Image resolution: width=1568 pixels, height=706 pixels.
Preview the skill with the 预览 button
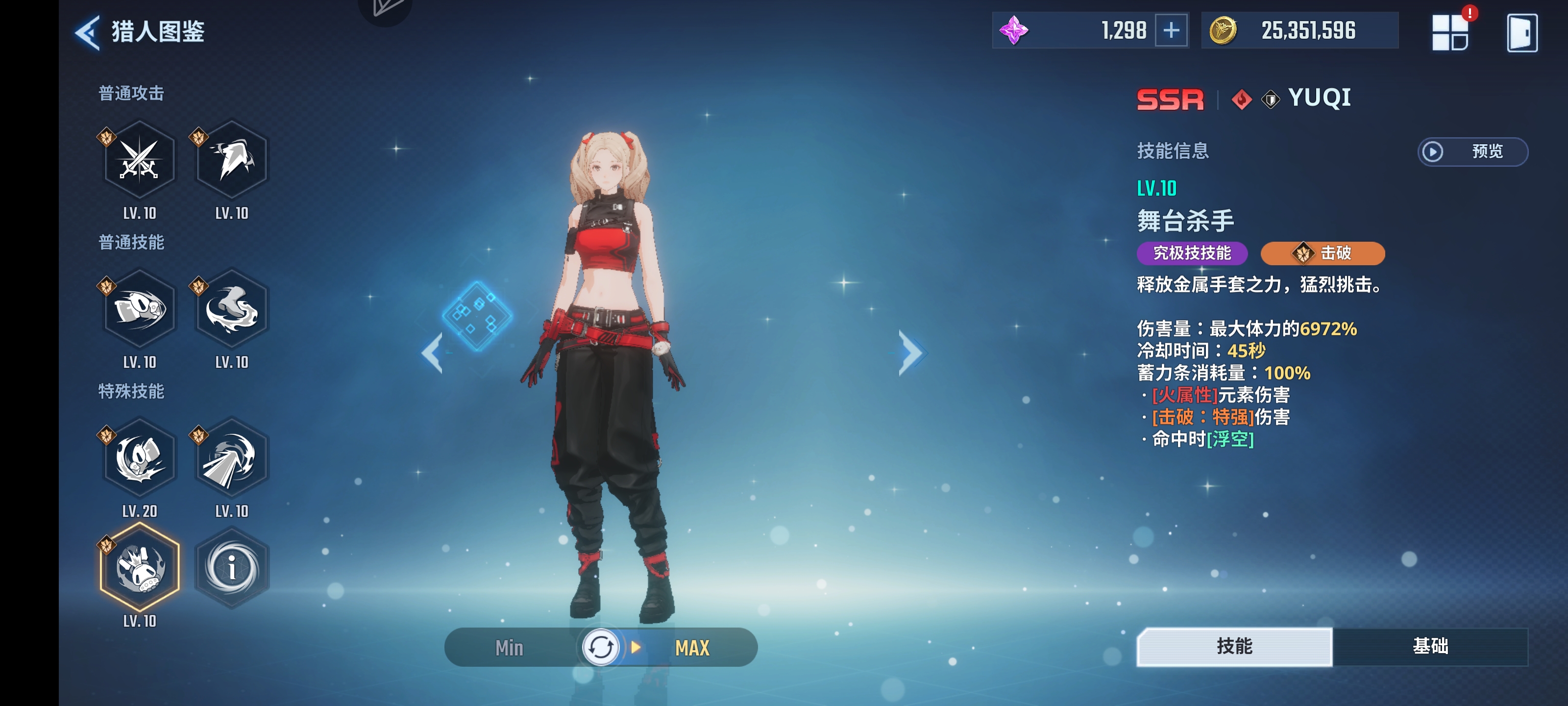1472,151
